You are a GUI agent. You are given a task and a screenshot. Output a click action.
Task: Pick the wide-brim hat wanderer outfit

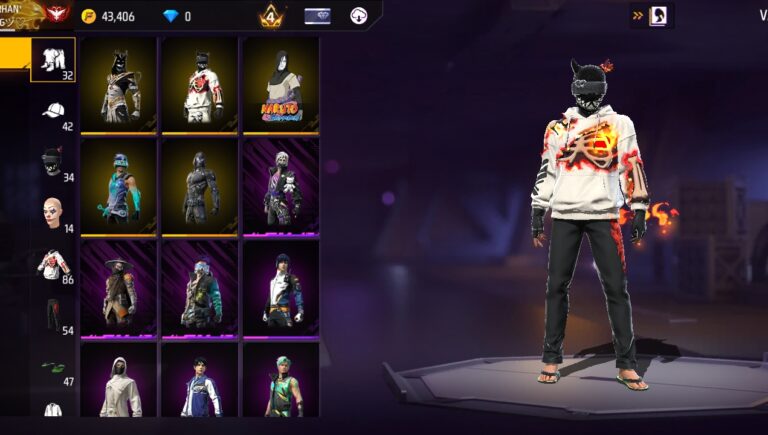[119, 289]
